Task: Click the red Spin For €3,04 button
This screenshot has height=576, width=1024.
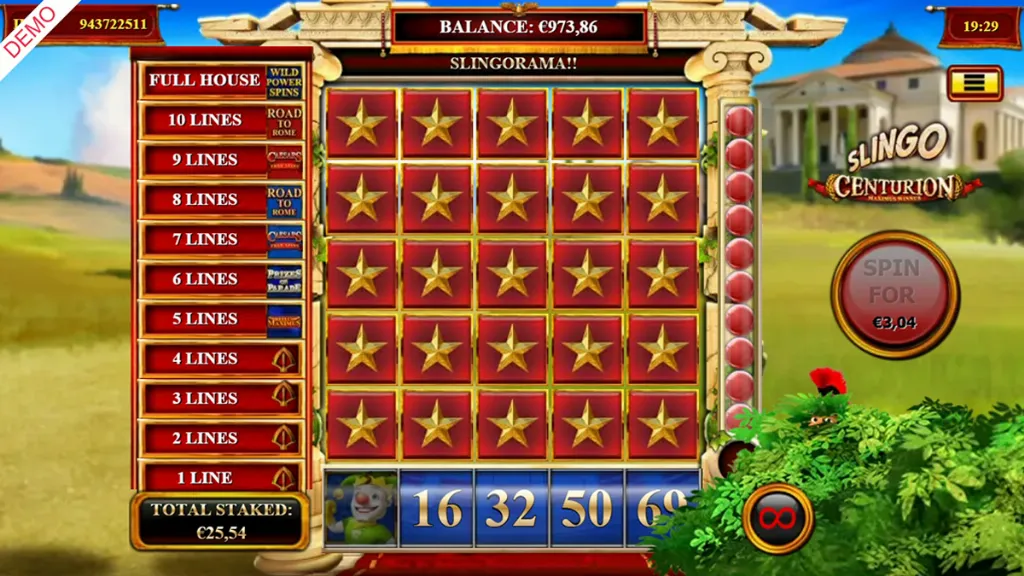Action: (x=894, y=294)
